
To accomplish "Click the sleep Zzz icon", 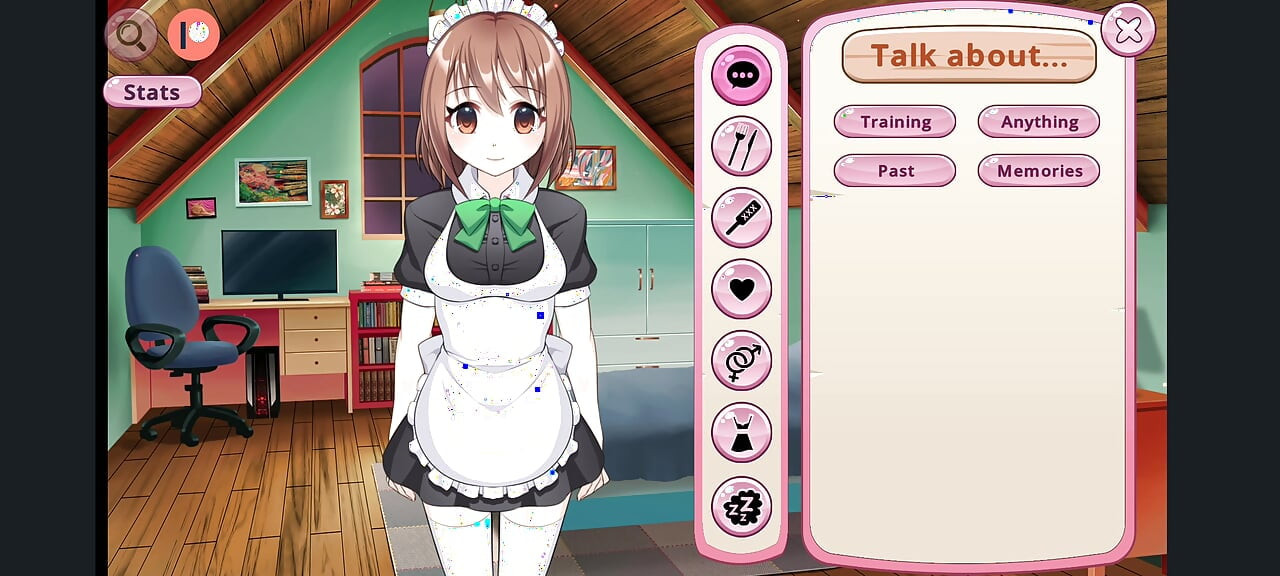I will (741, 507).
